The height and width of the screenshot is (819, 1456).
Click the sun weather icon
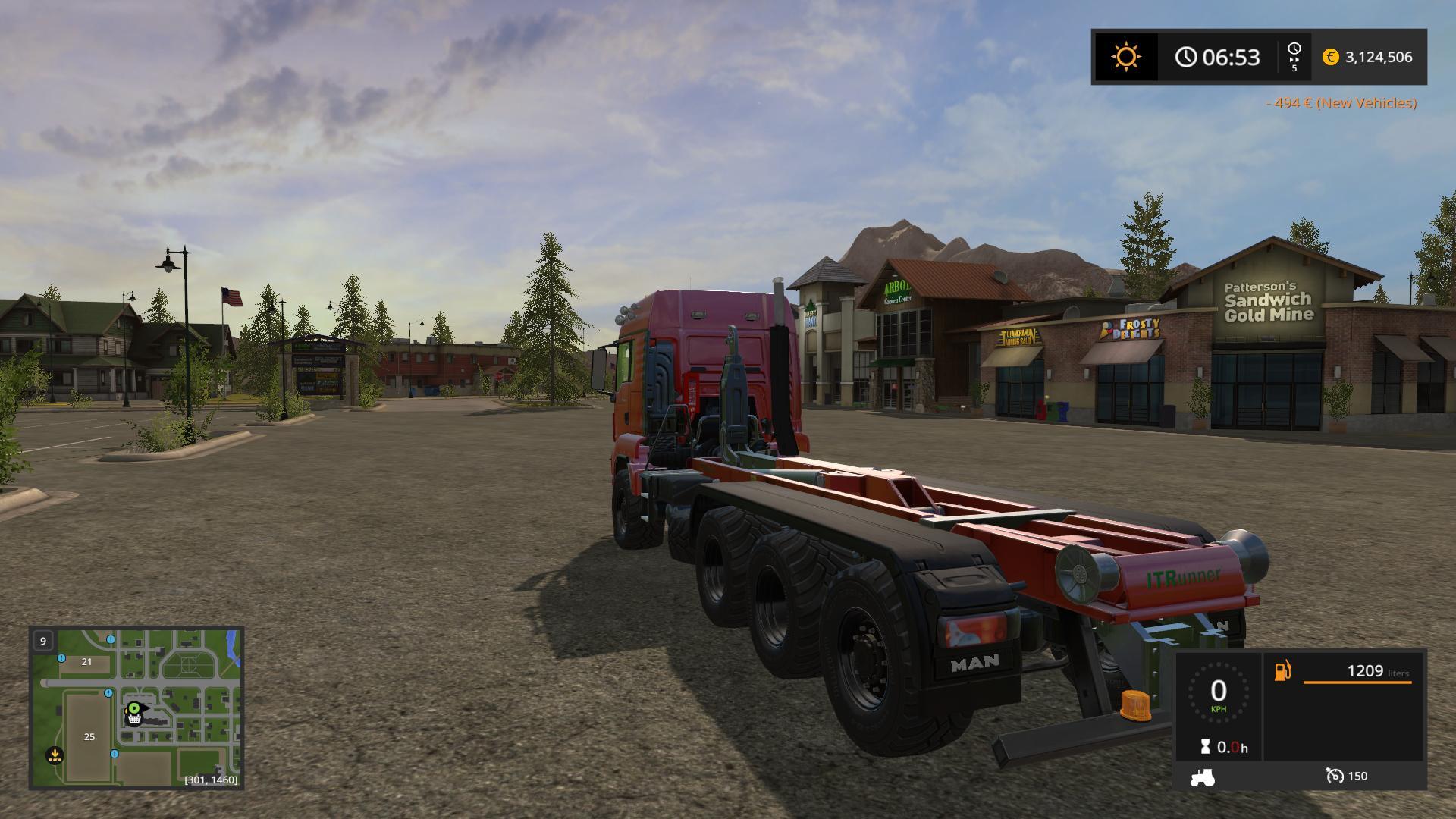point(1125,57)
